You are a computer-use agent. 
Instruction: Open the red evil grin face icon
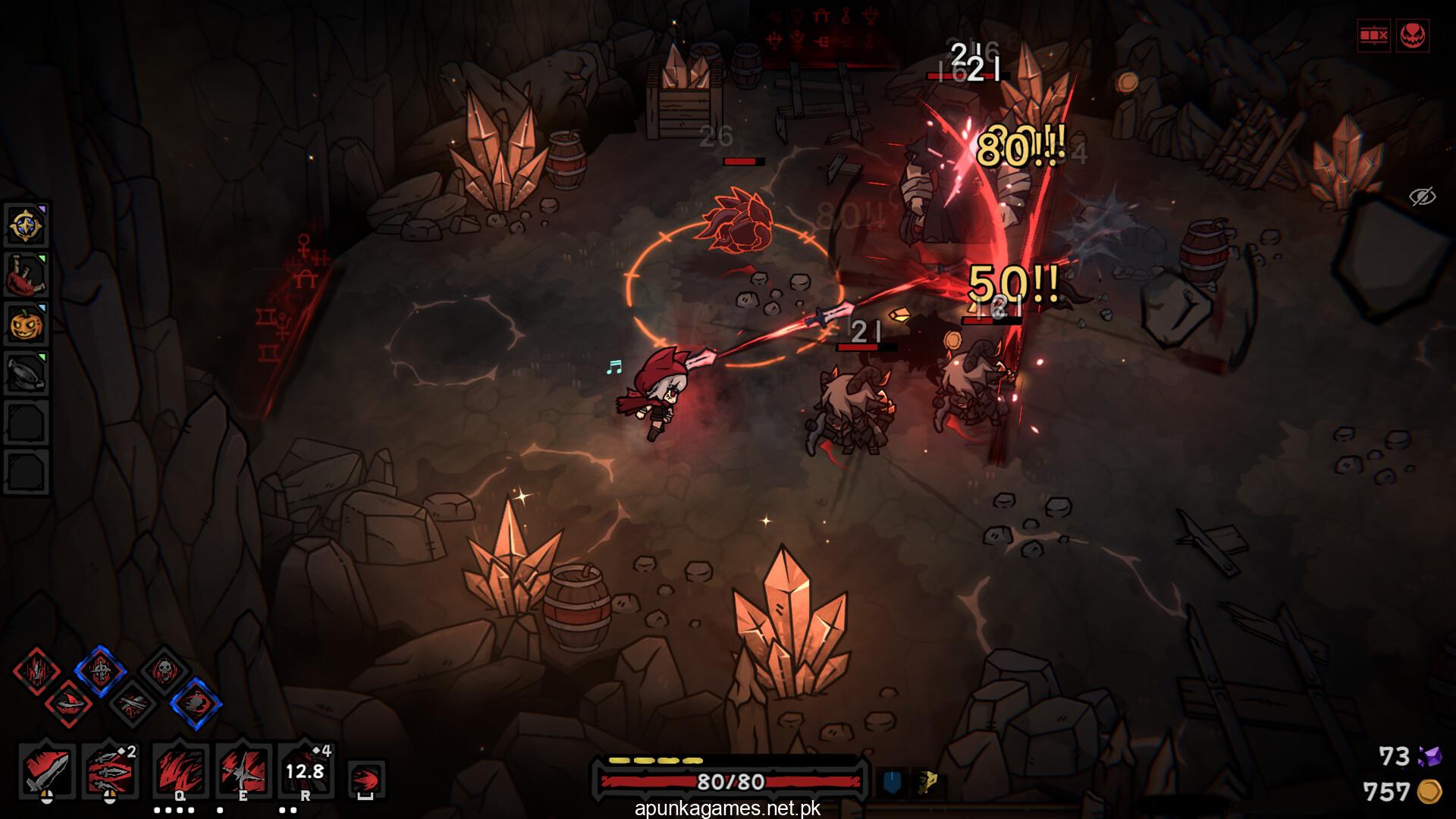point(1412,36)
